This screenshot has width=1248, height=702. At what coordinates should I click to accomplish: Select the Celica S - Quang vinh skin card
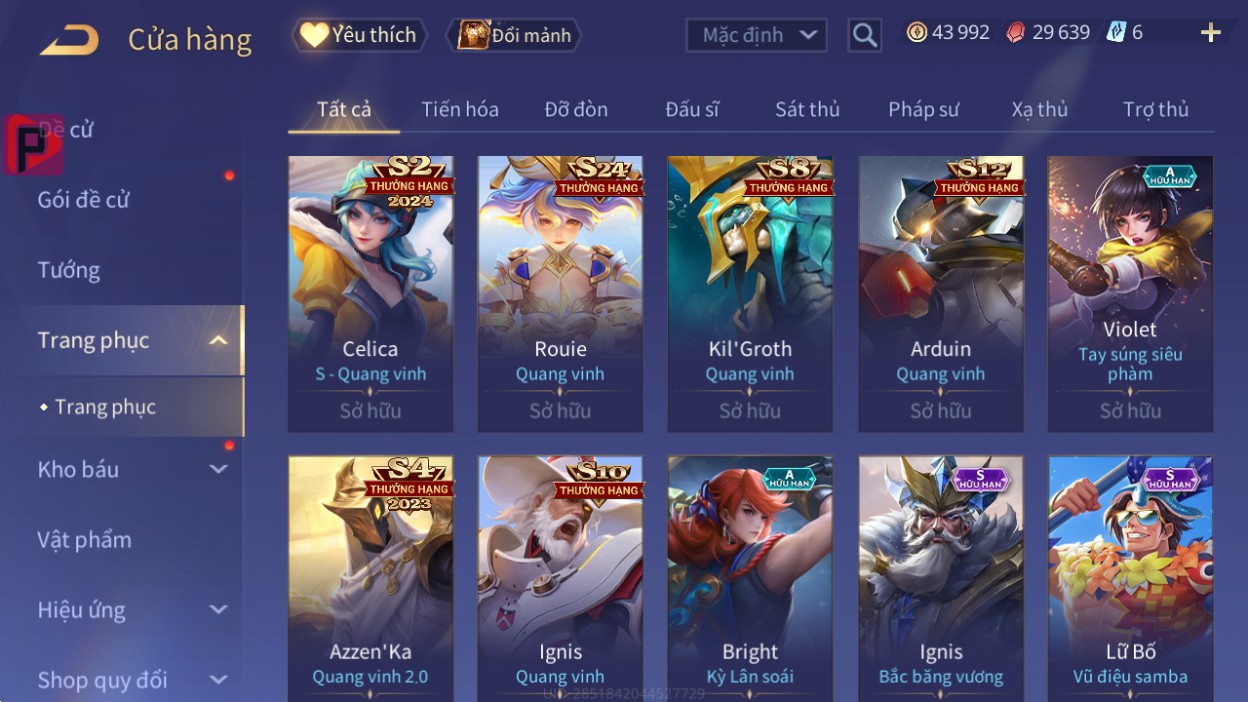pos(370,293)
